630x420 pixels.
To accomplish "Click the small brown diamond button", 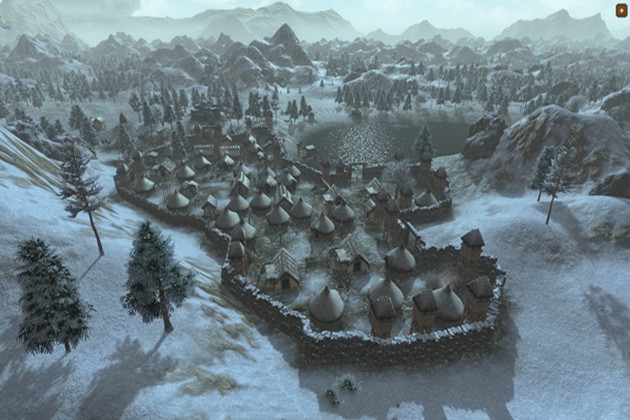I will coord(620,11).
